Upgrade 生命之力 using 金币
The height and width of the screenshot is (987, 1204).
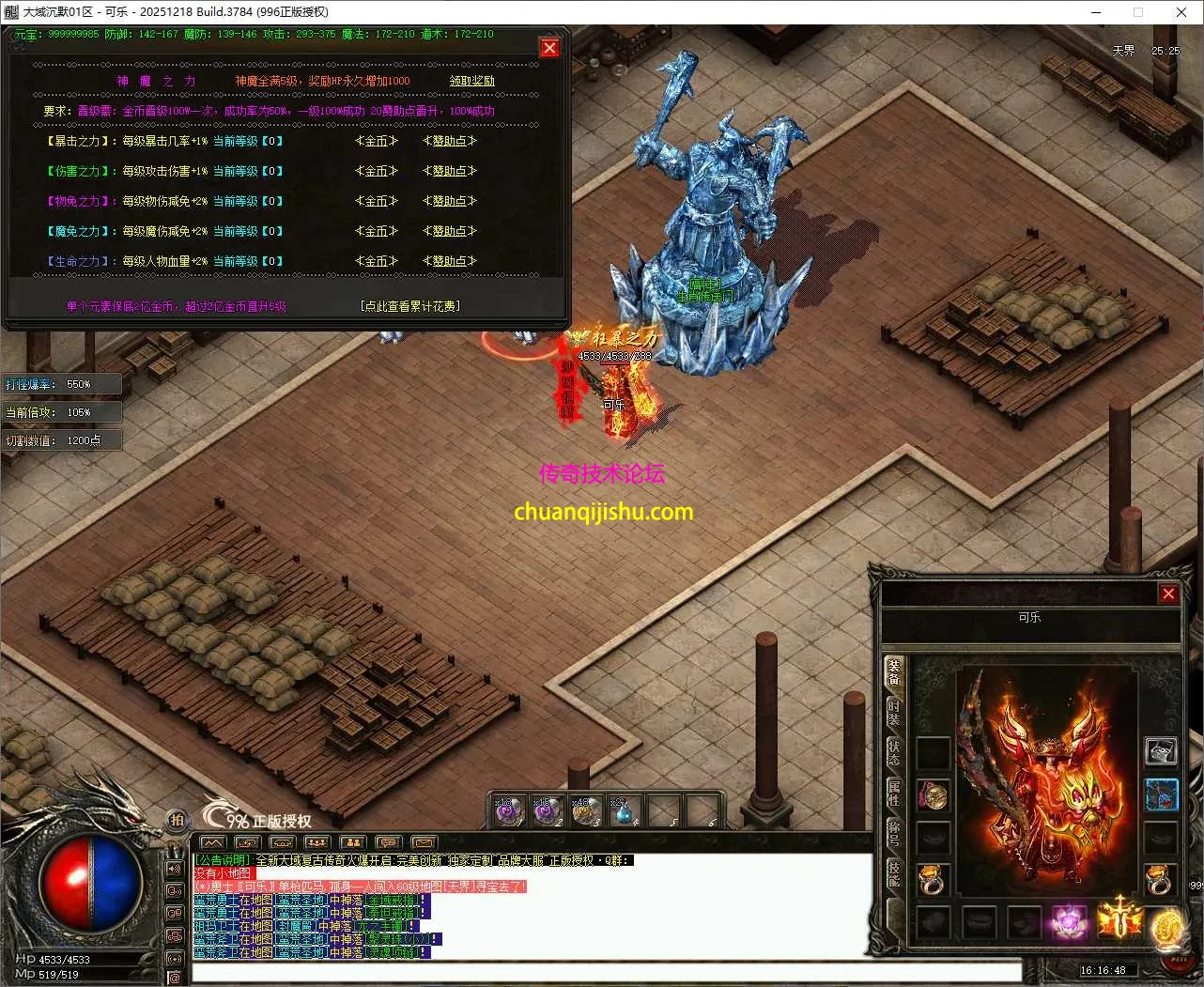pyautogui.click(x=377, y=261)
